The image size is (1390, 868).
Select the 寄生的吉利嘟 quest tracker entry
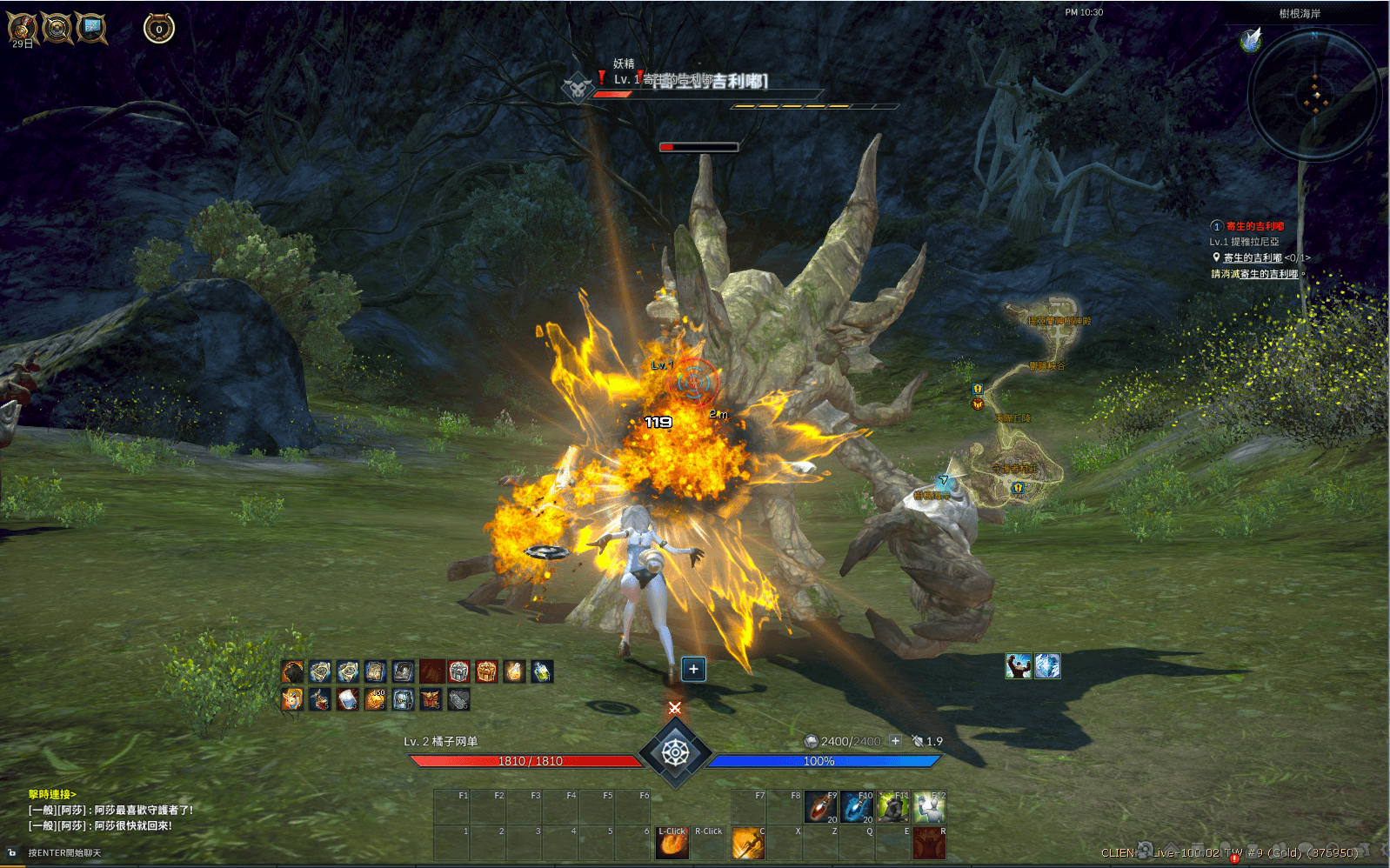click(x=1254, y=226)
